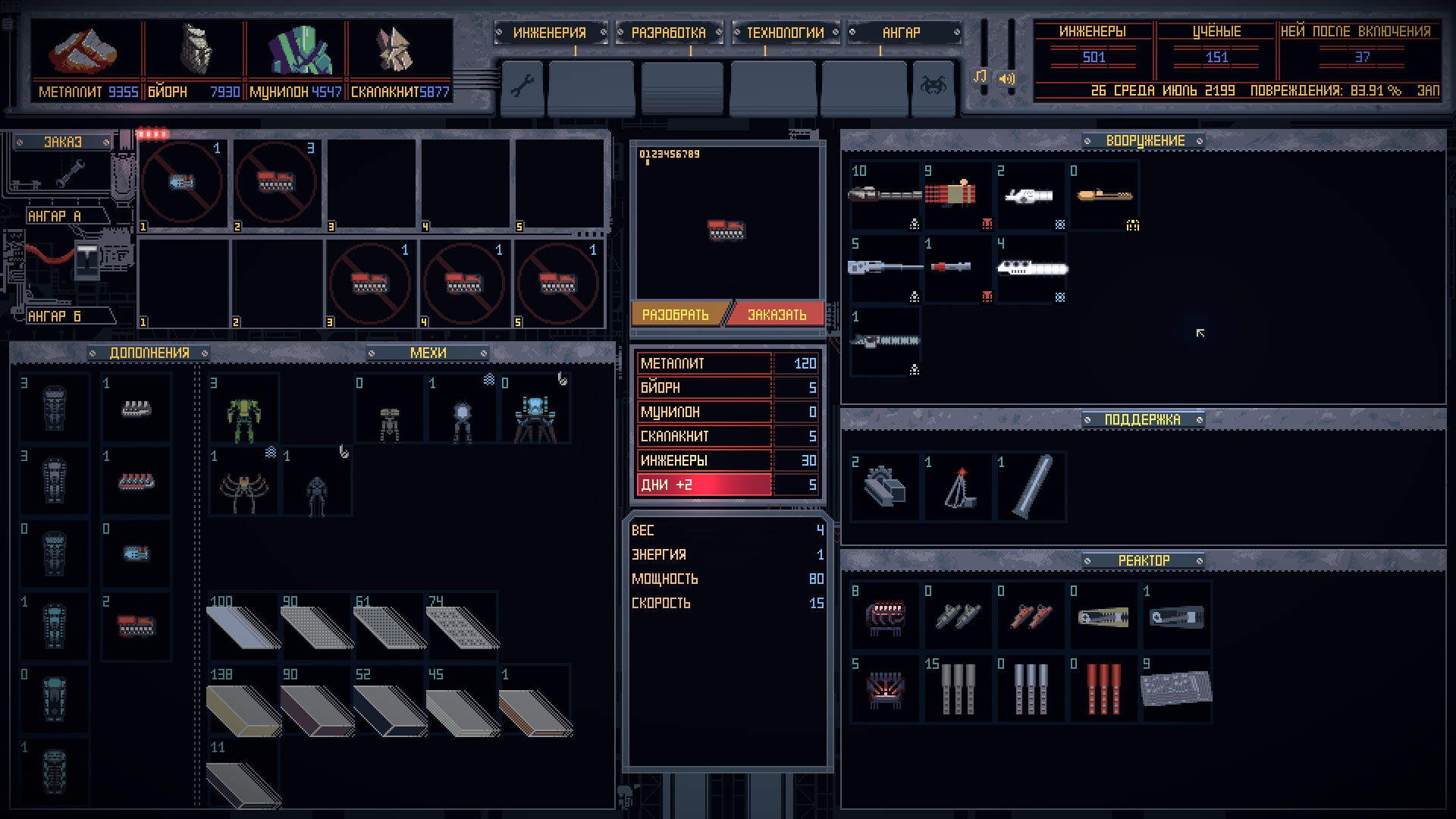1456x819 pixels.
Task: Open the РАЗРАБОТКА tab
Action: click(667, 33)
